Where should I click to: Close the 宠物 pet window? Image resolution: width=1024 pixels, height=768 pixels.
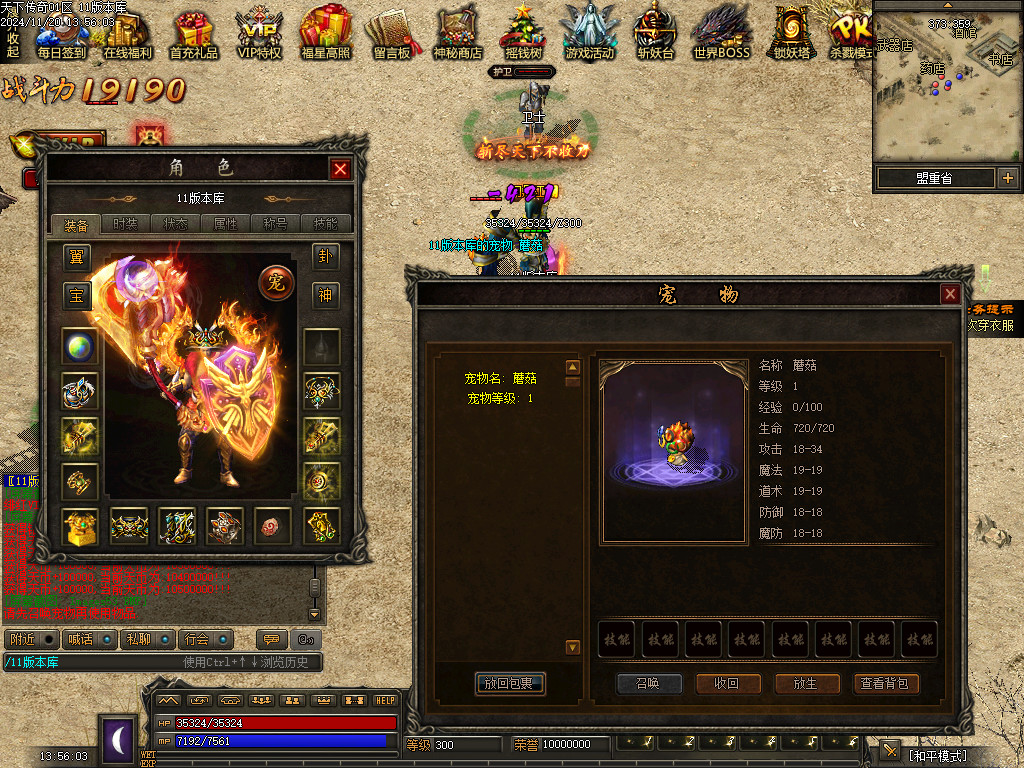pyautogui.click(x=950, y=294)
